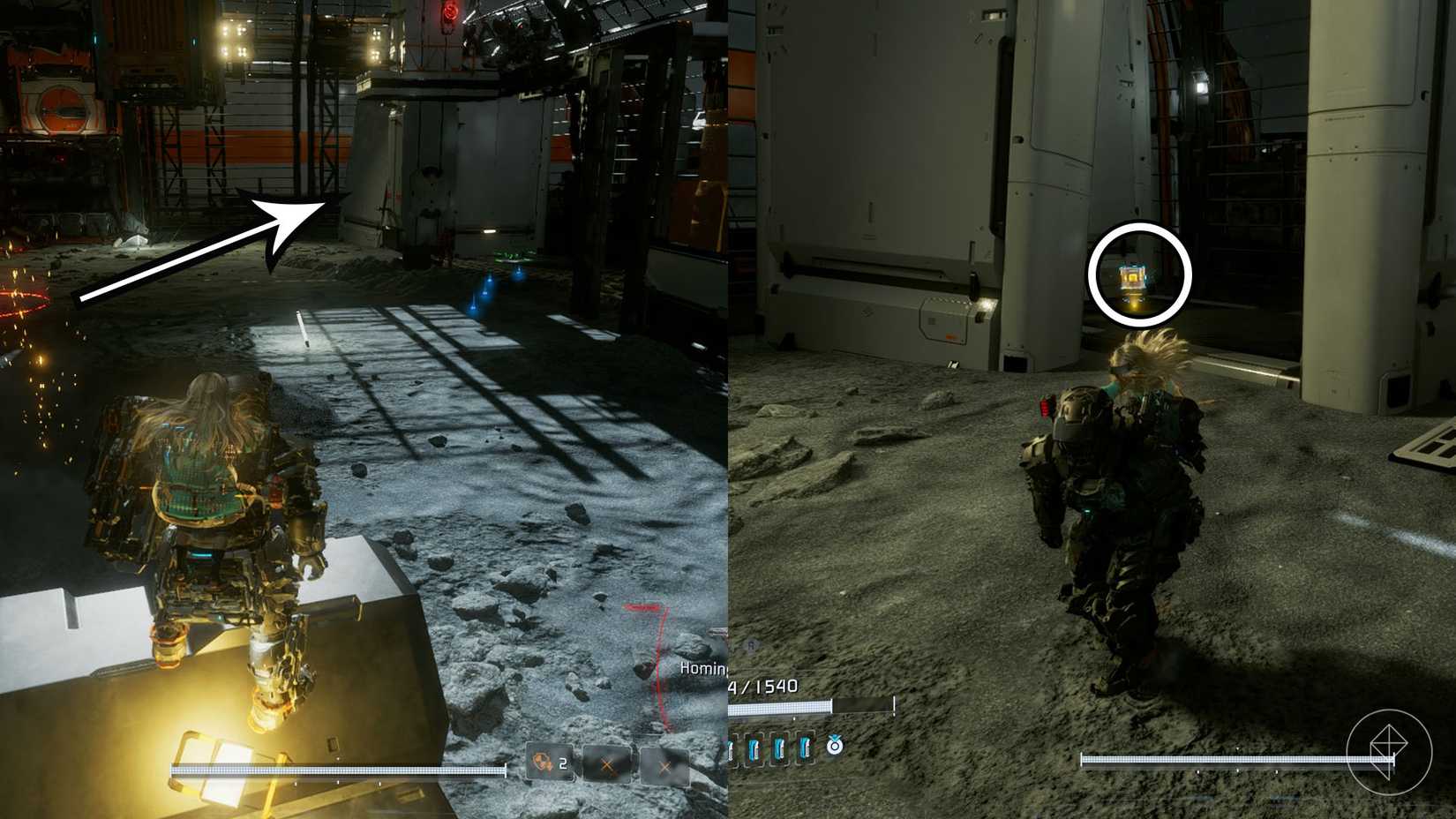Click the second empty X equipment slot
The width and height of the screenshot is (1456, 819).
pyautogui.click(x=664, y=766)
